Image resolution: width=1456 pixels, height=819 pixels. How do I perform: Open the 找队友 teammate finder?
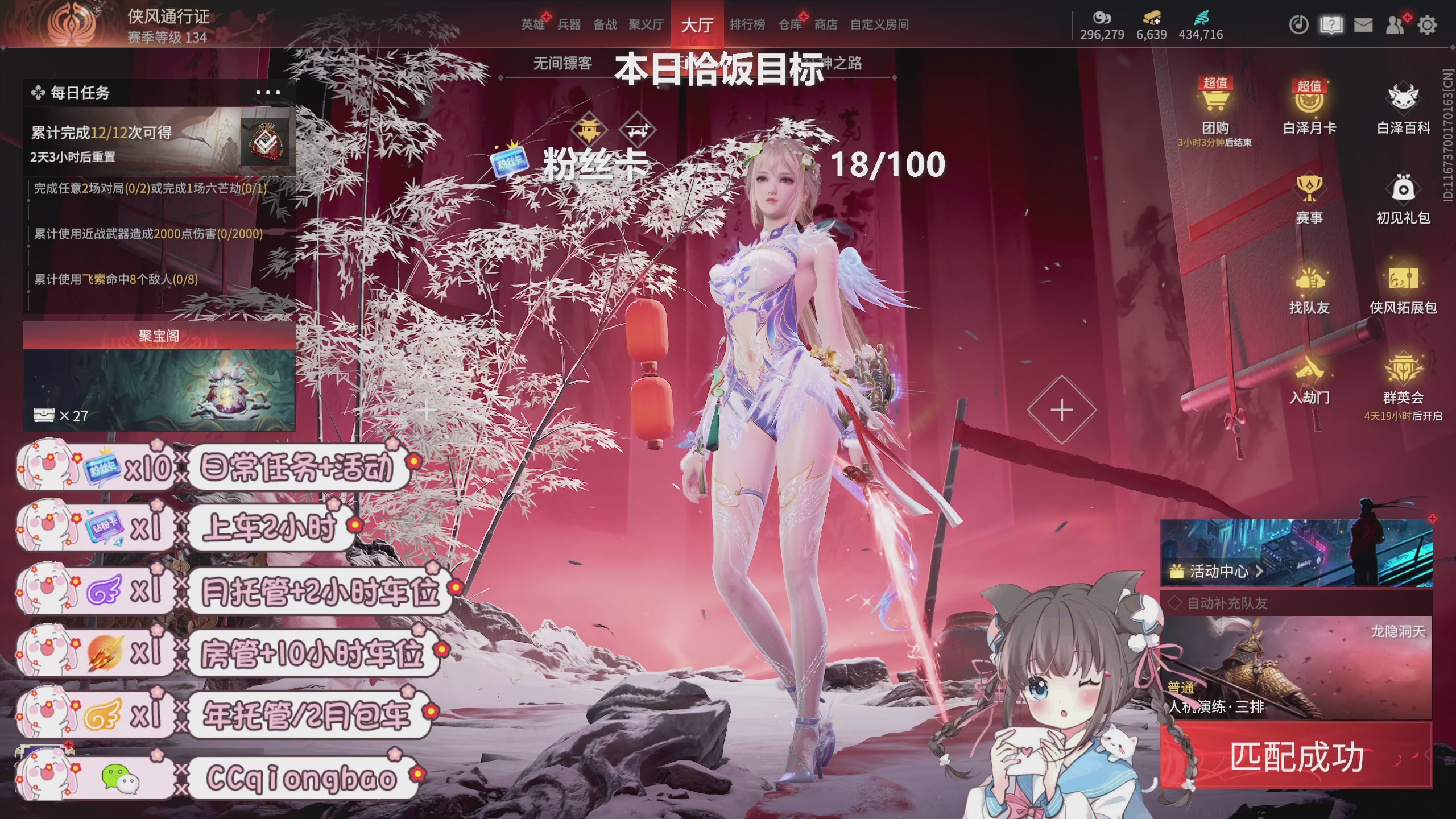pyautogui.click(x=1312, y=287)
